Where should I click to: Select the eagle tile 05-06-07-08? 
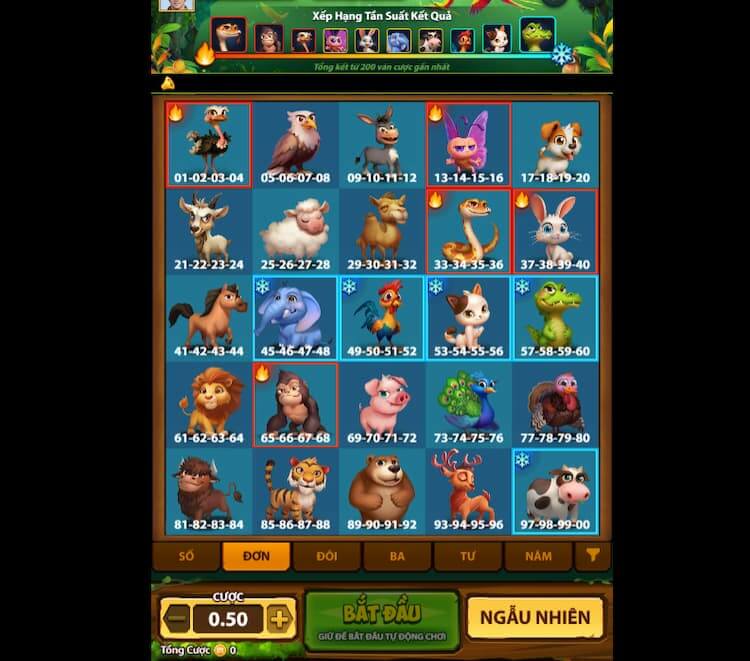[295, 145]
